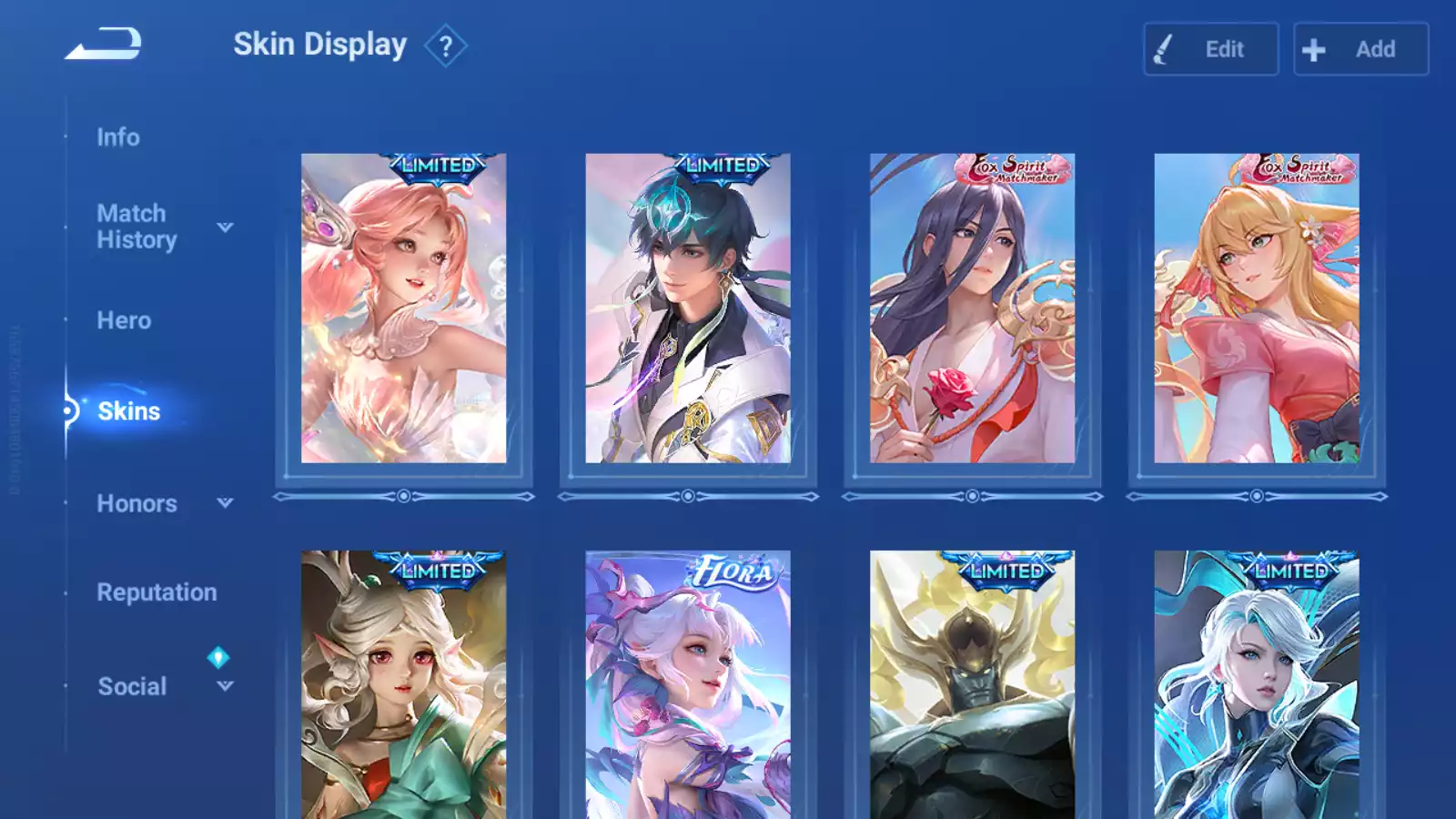Select the Skins tab
Screen dimensions: 1456x819
[x=128, y=411]
